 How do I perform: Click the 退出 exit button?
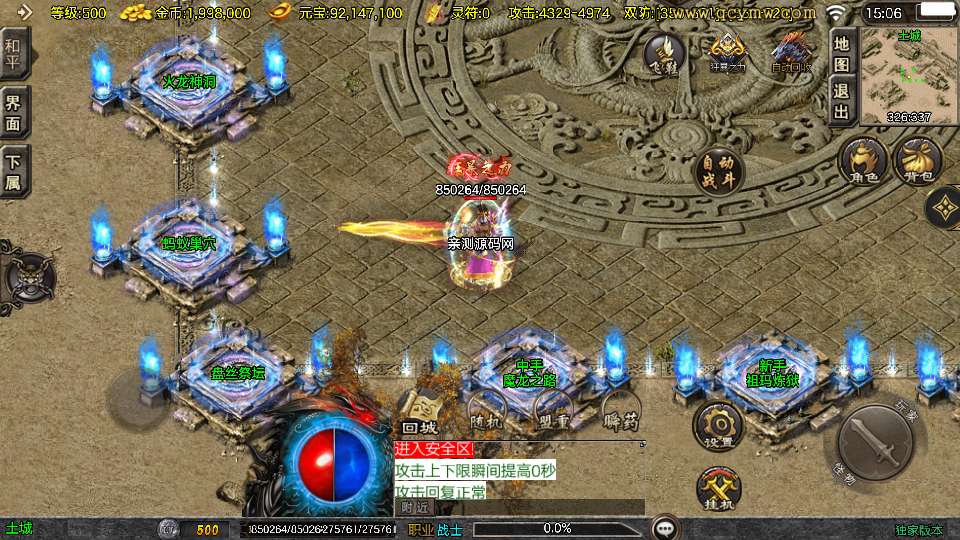coord(842,100)
